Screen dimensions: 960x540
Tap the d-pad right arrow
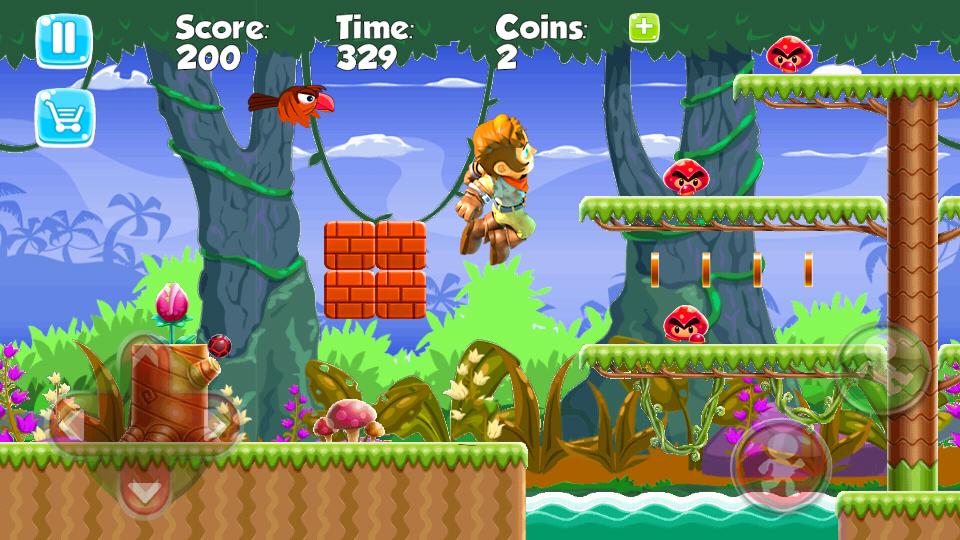(x=218, y=423)
